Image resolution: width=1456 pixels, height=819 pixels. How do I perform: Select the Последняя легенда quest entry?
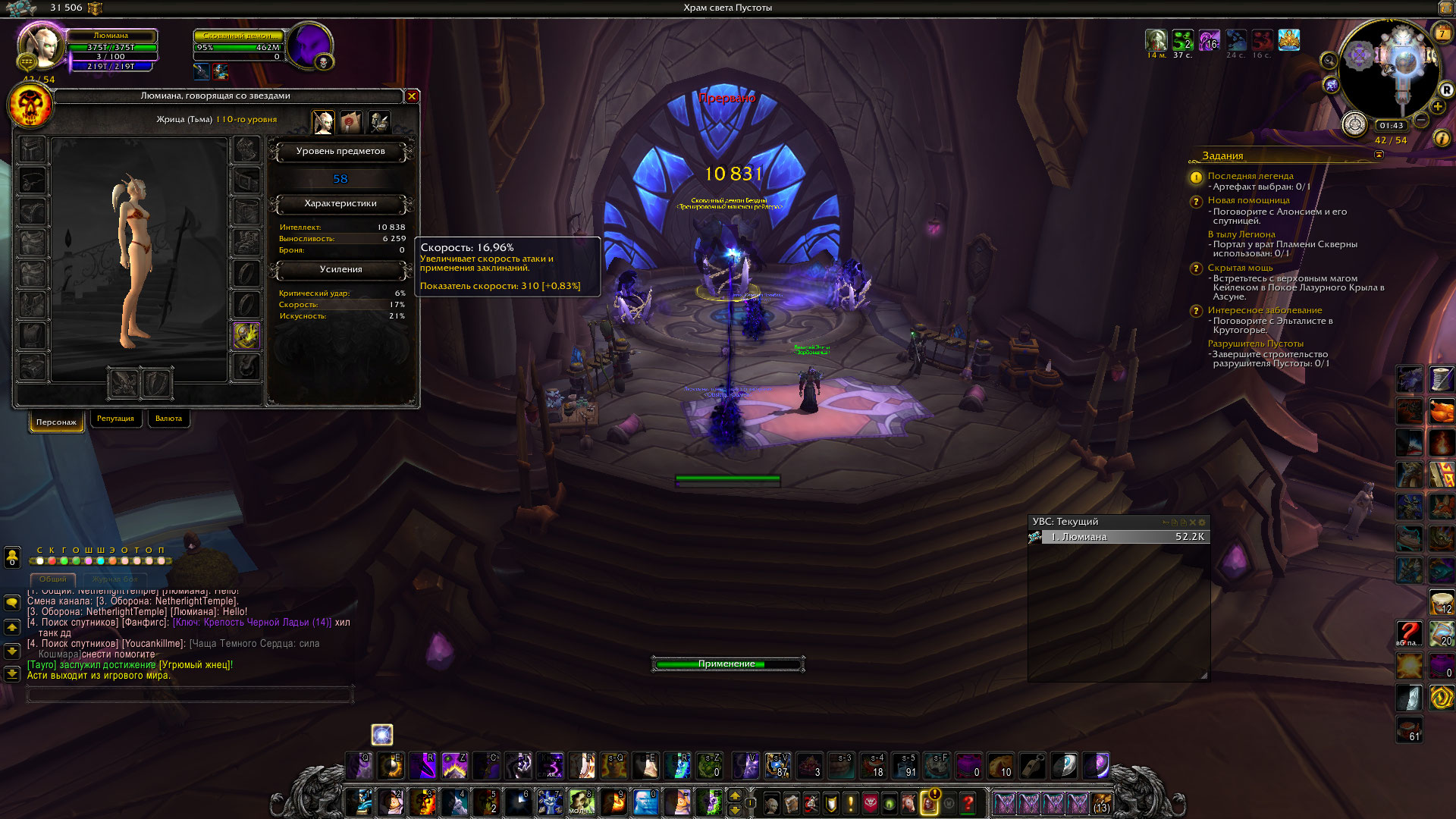pos(1250,176)
